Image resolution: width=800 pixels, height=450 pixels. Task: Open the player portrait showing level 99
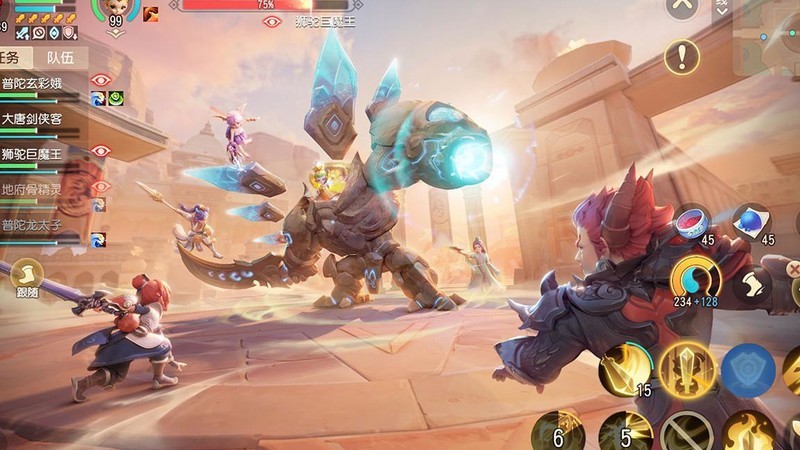click(x=116, y=9)
